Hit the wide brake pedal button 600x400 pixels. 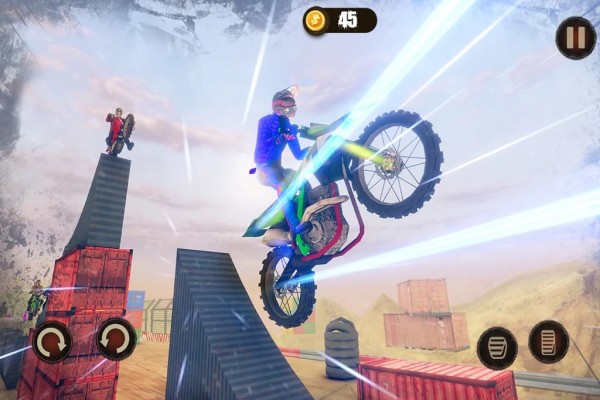click(496, 346)
